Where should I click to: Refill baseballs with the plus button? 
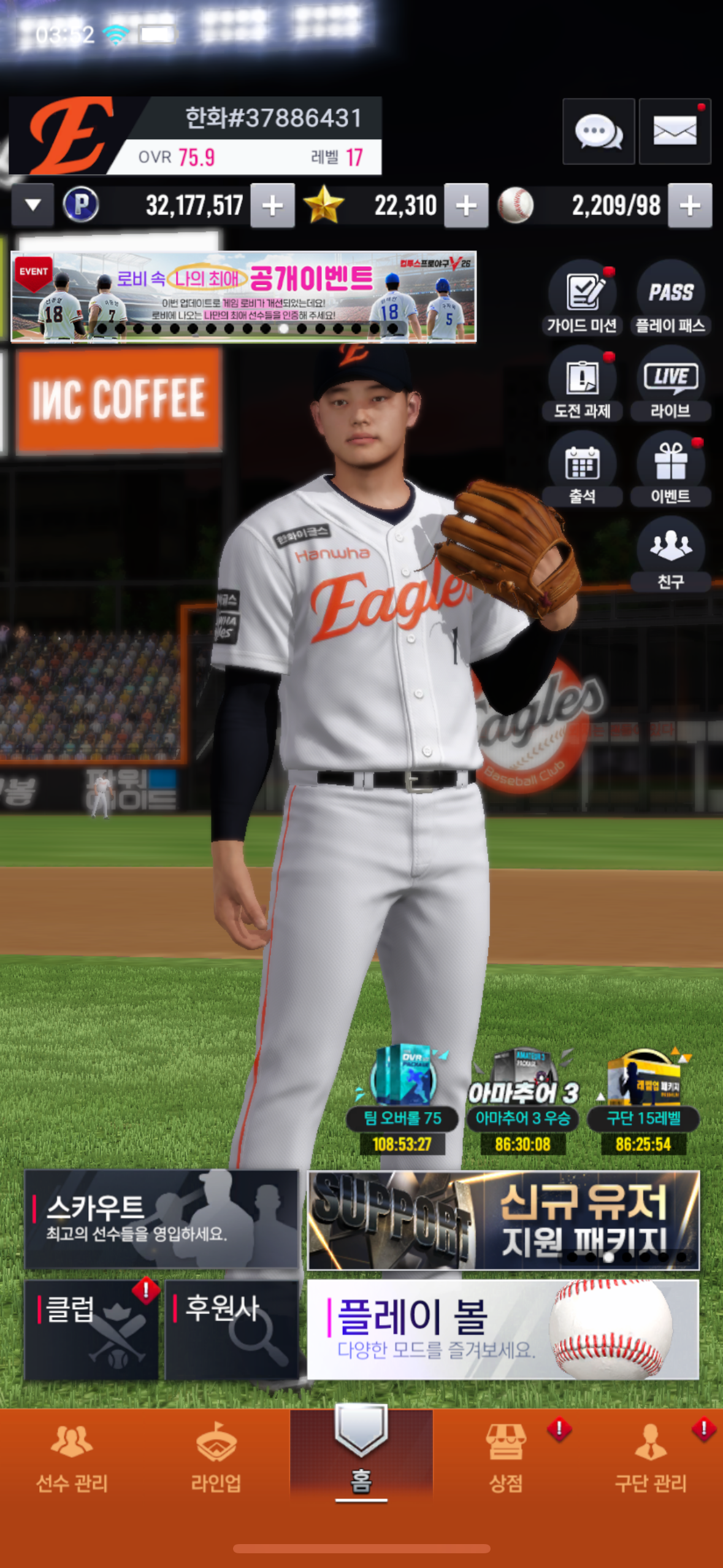point(690,206)
